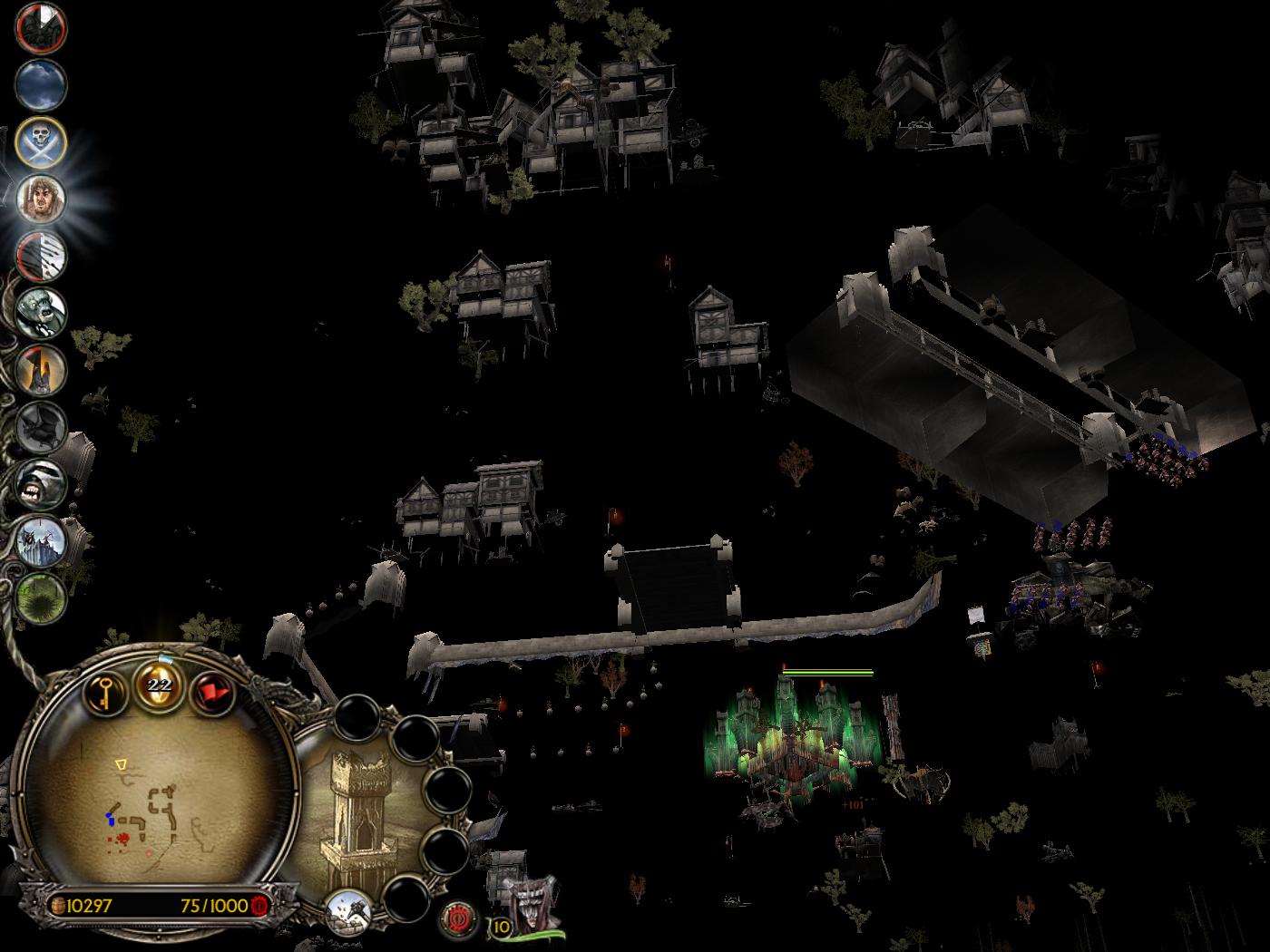Image resolution: width=1270 pixels, height=952 pixels.
Task: Open the Ring power points menu
Action: click(160, 684)
